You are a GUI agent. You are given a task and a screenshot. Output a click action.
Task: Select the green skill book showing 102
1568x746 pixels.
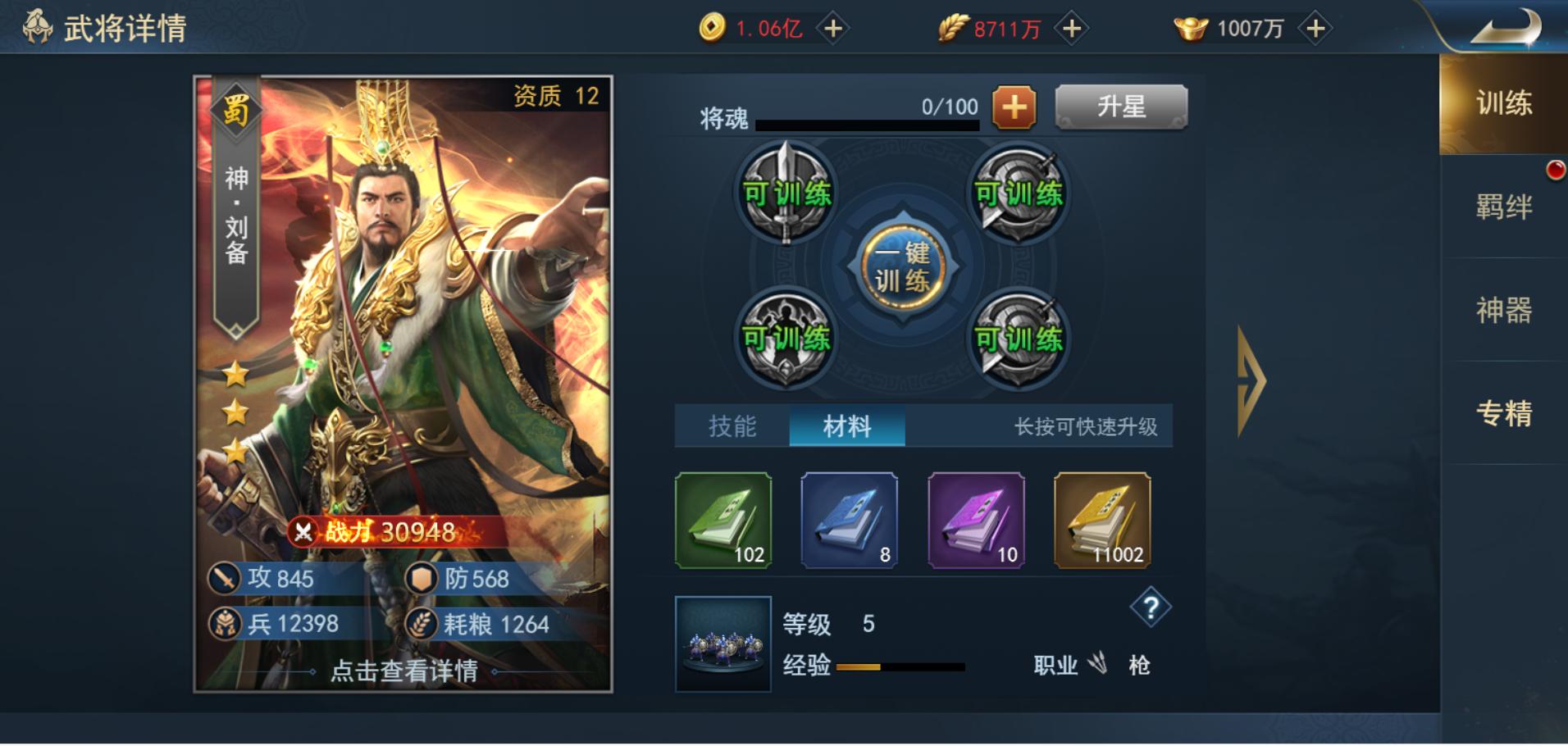(721, 521)
